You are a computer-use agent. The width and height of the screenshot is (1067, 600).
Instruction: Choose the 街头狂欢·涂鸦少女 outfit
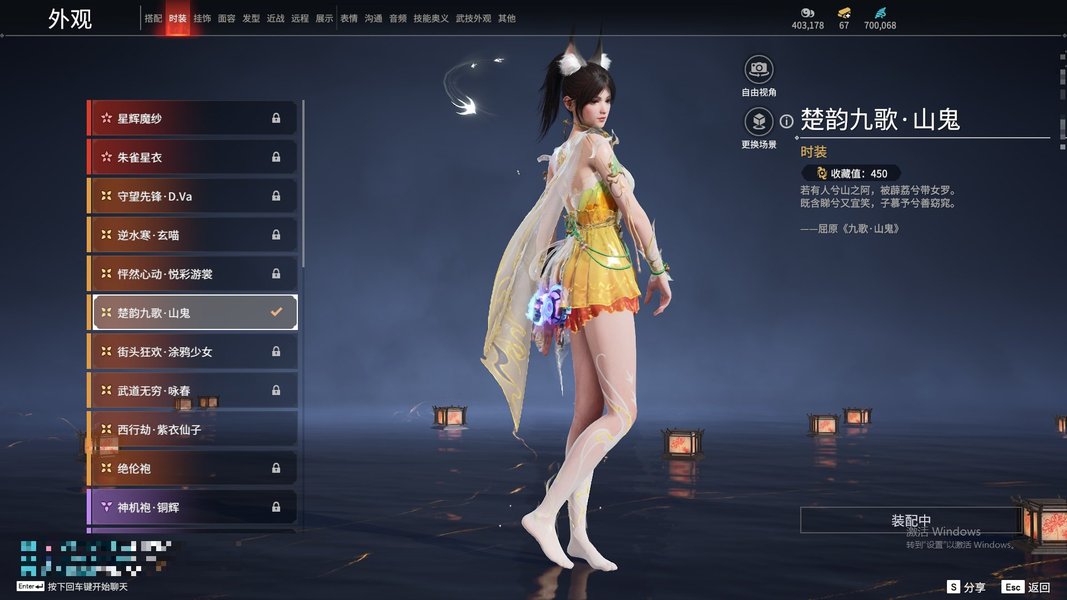pyautogui.click(x=192, y=352)
